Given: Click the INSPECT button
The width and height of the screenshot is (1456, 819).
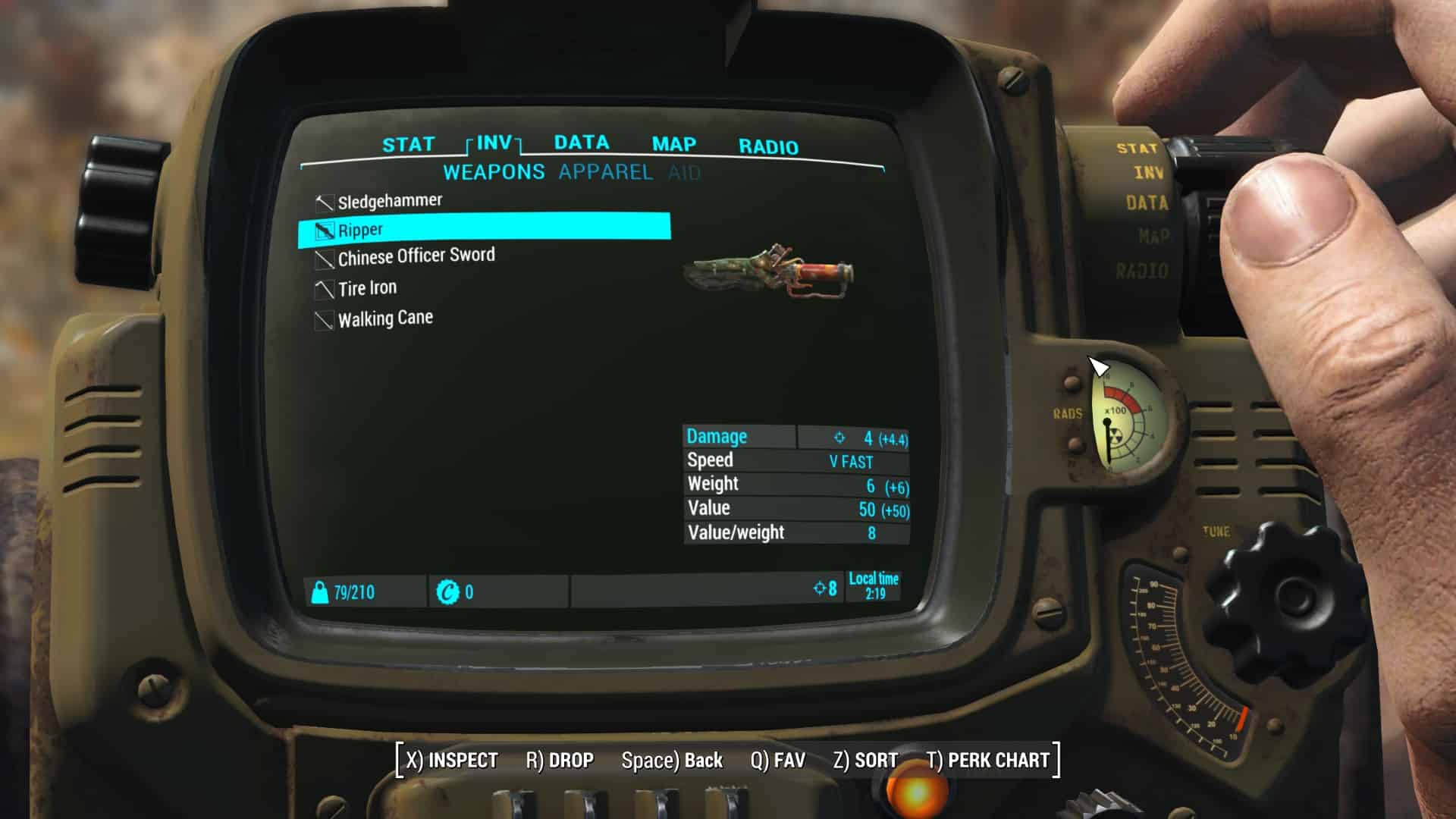Looking at the screenshot, I should point(452,760).
